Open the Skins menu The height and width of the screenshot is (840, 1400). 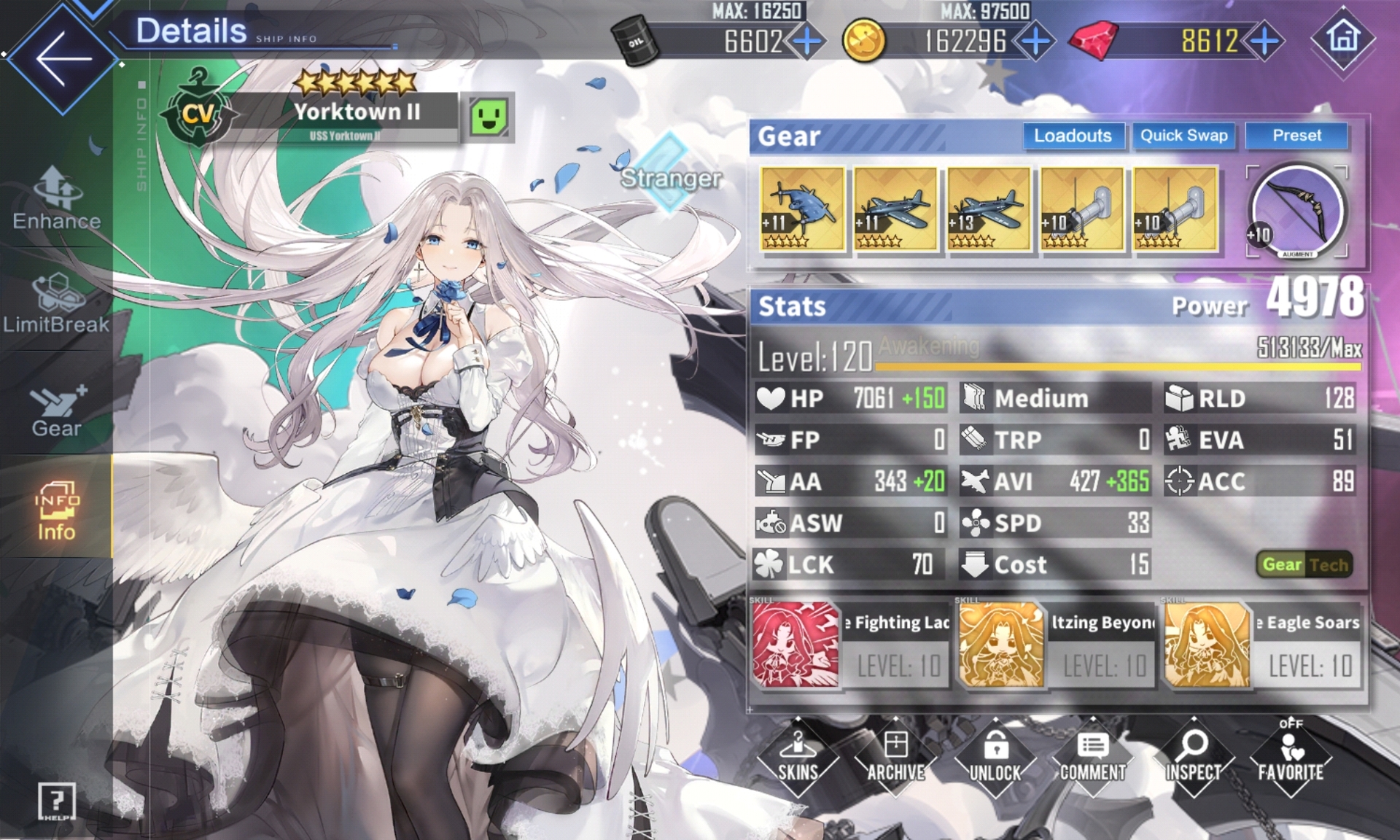click(798, 758)
